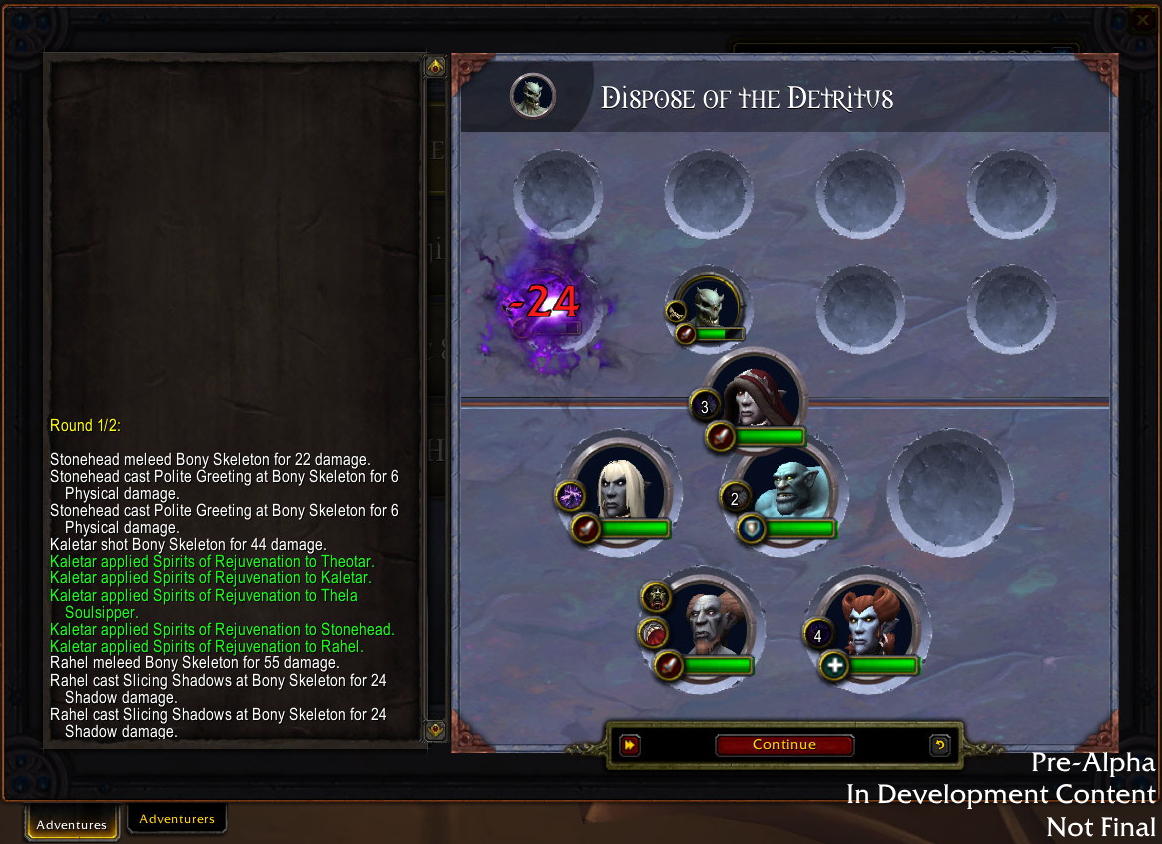1162x844 pixels.
Task: Click the mission enemy portrait in the title bar
Action: pos(533,96)
